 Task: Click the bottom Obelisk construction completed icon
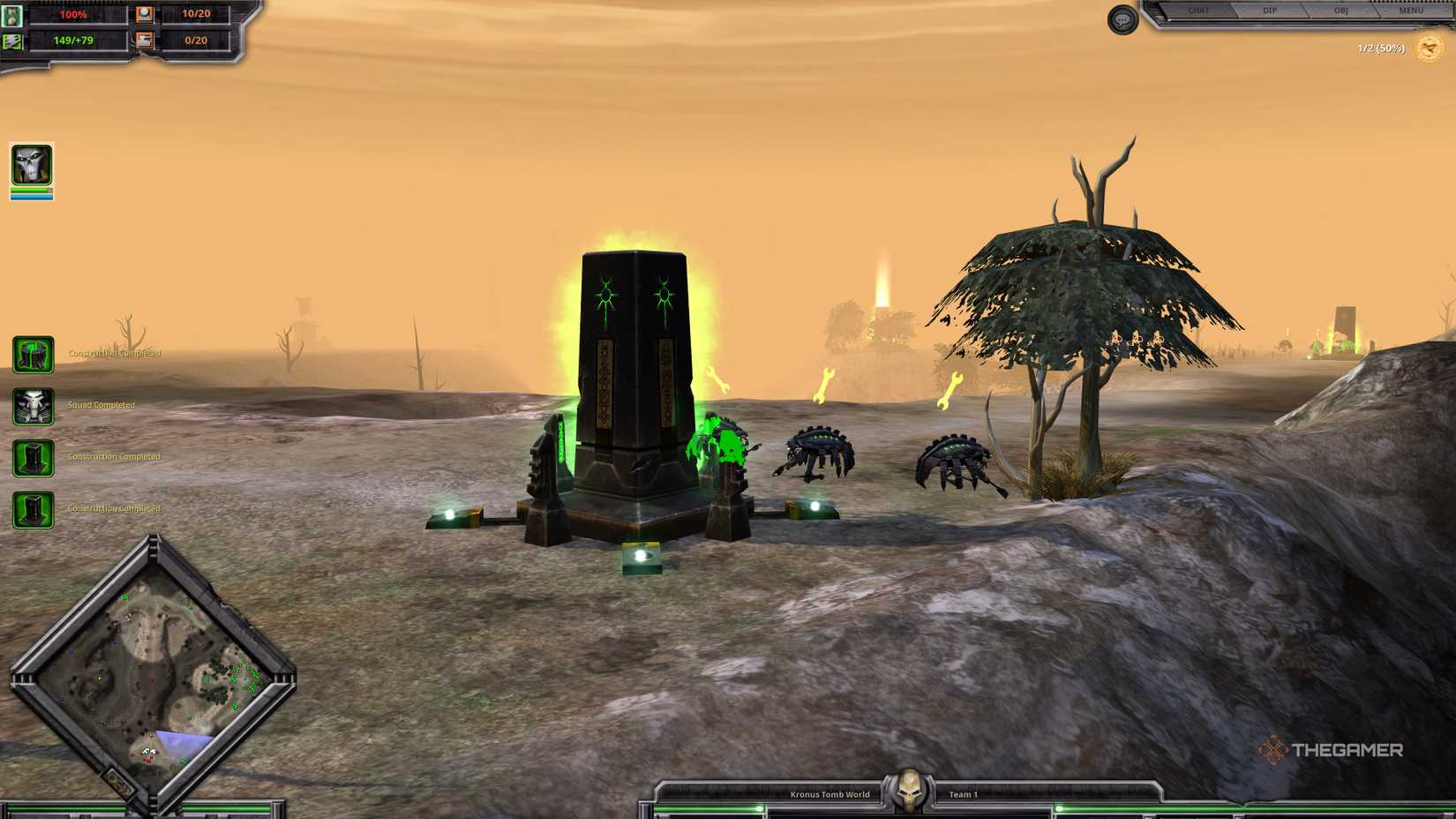click(33, 508)
